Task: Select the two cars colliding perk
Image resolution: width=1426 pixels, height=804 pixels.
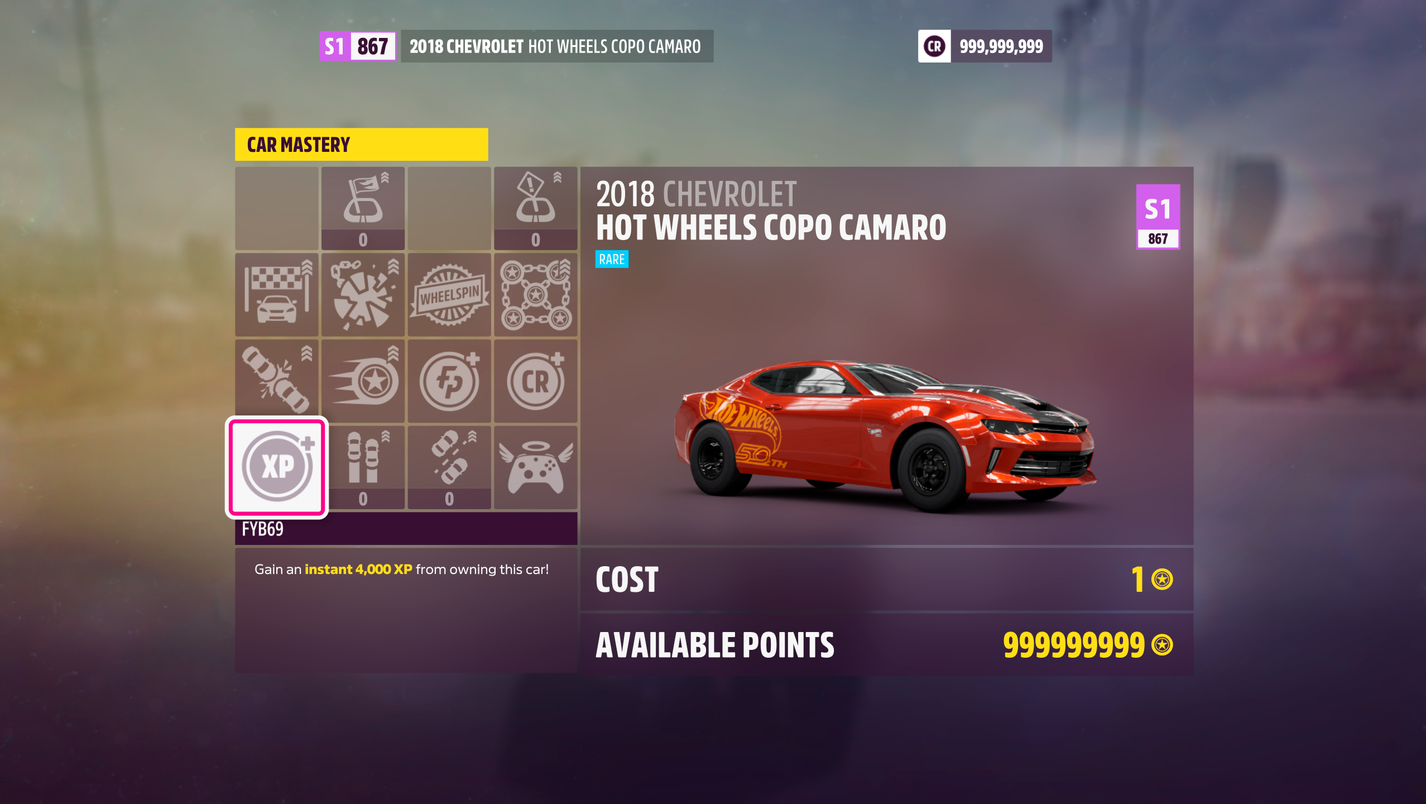Action: tap(277, 381)
